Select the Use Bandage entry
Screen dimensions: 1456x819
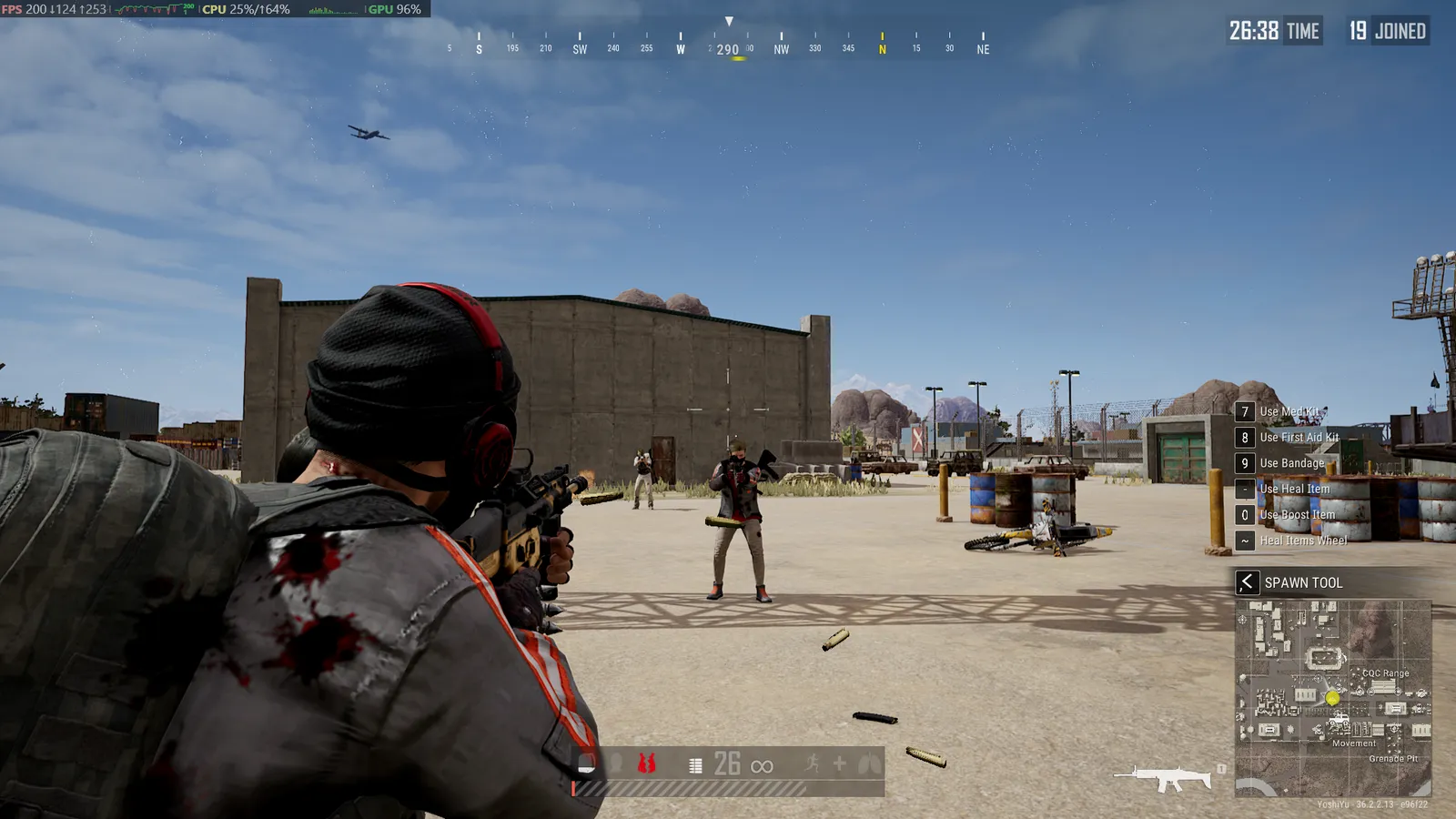click(x=1291, y=463)
